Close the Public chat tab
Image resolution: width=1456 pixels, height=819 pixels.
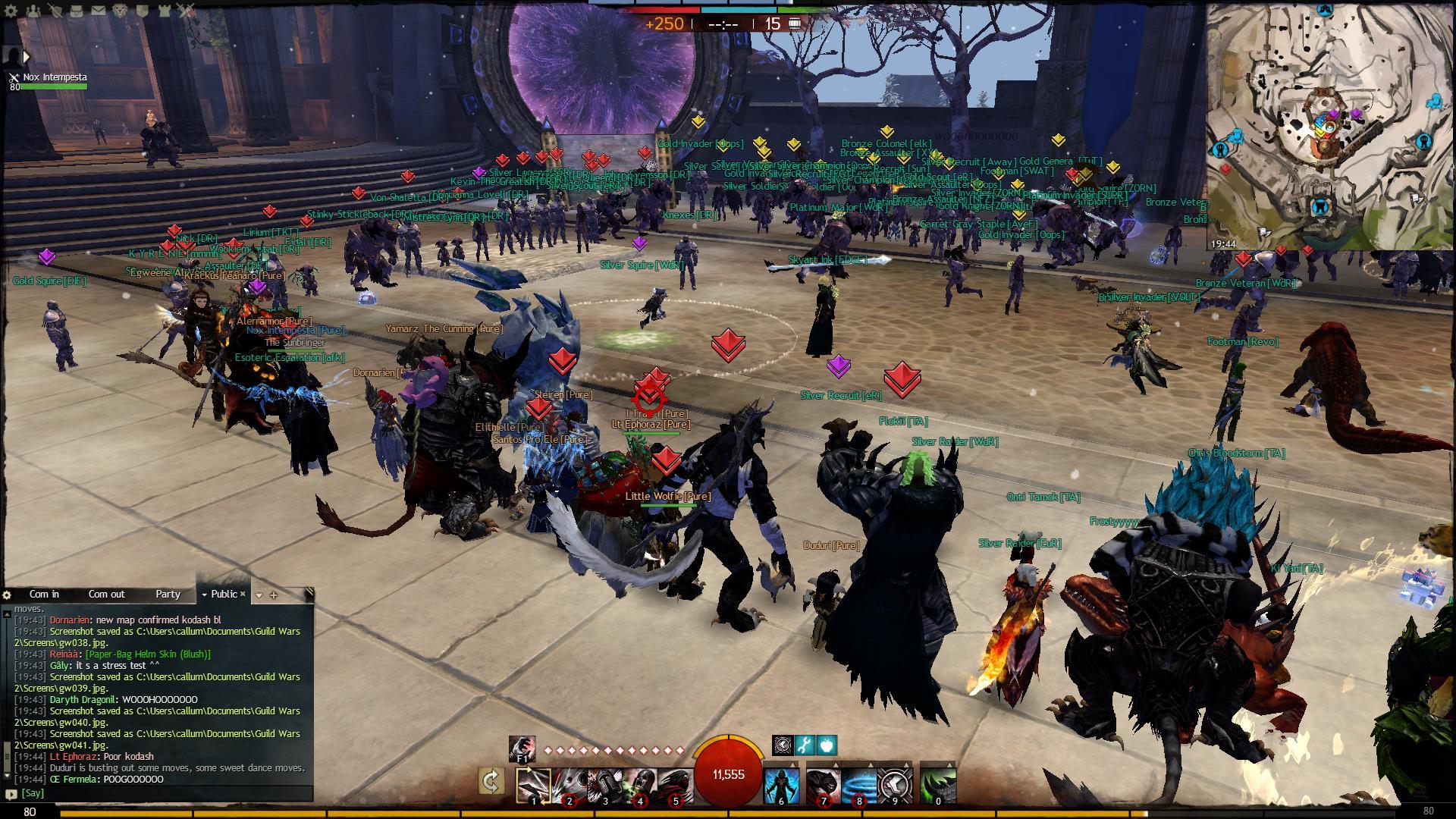[243, 595]
